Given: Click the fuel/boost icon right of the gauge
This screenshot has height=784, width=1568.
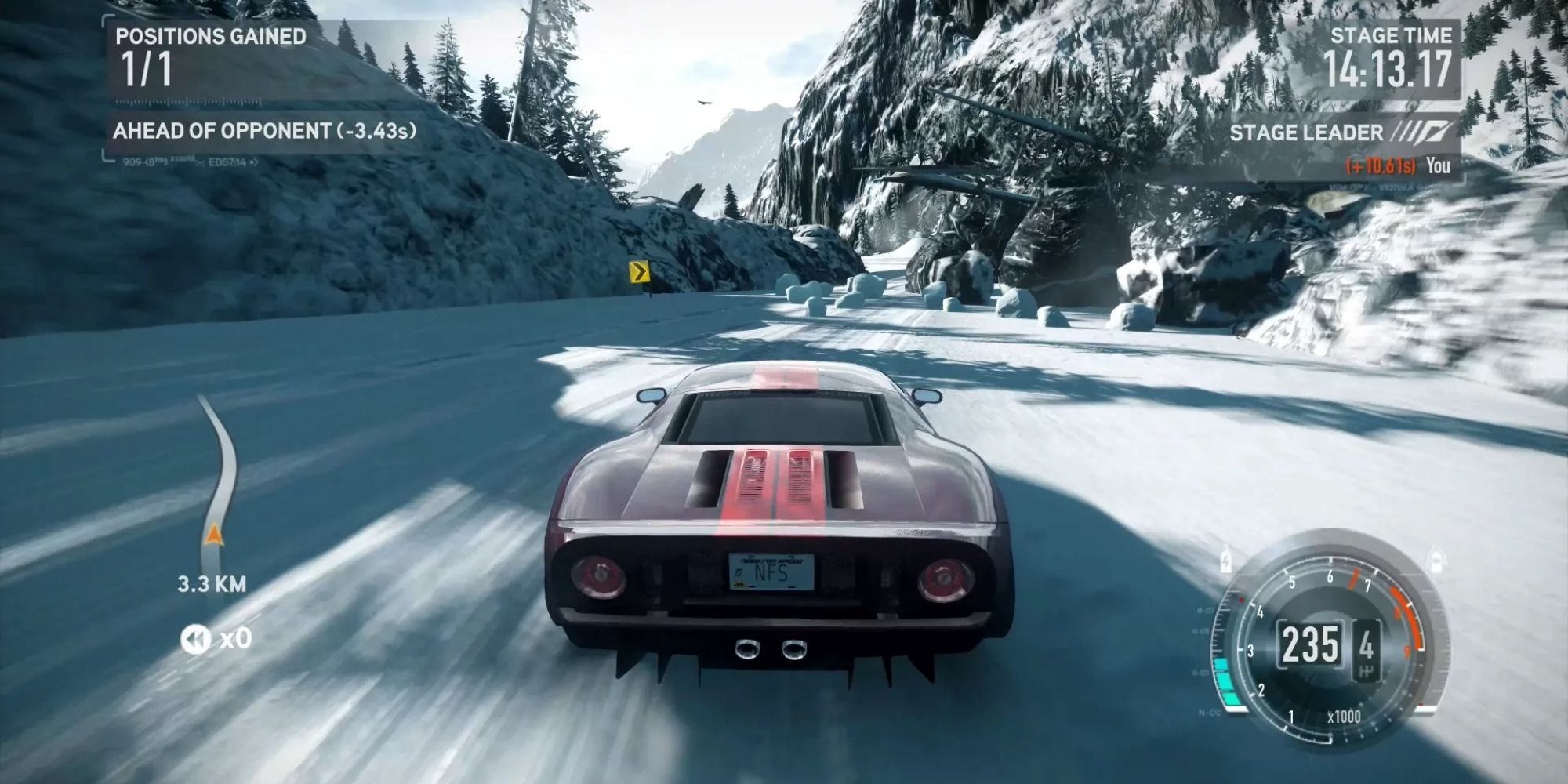Looking at the screenshot, I should coord(1436,561).
